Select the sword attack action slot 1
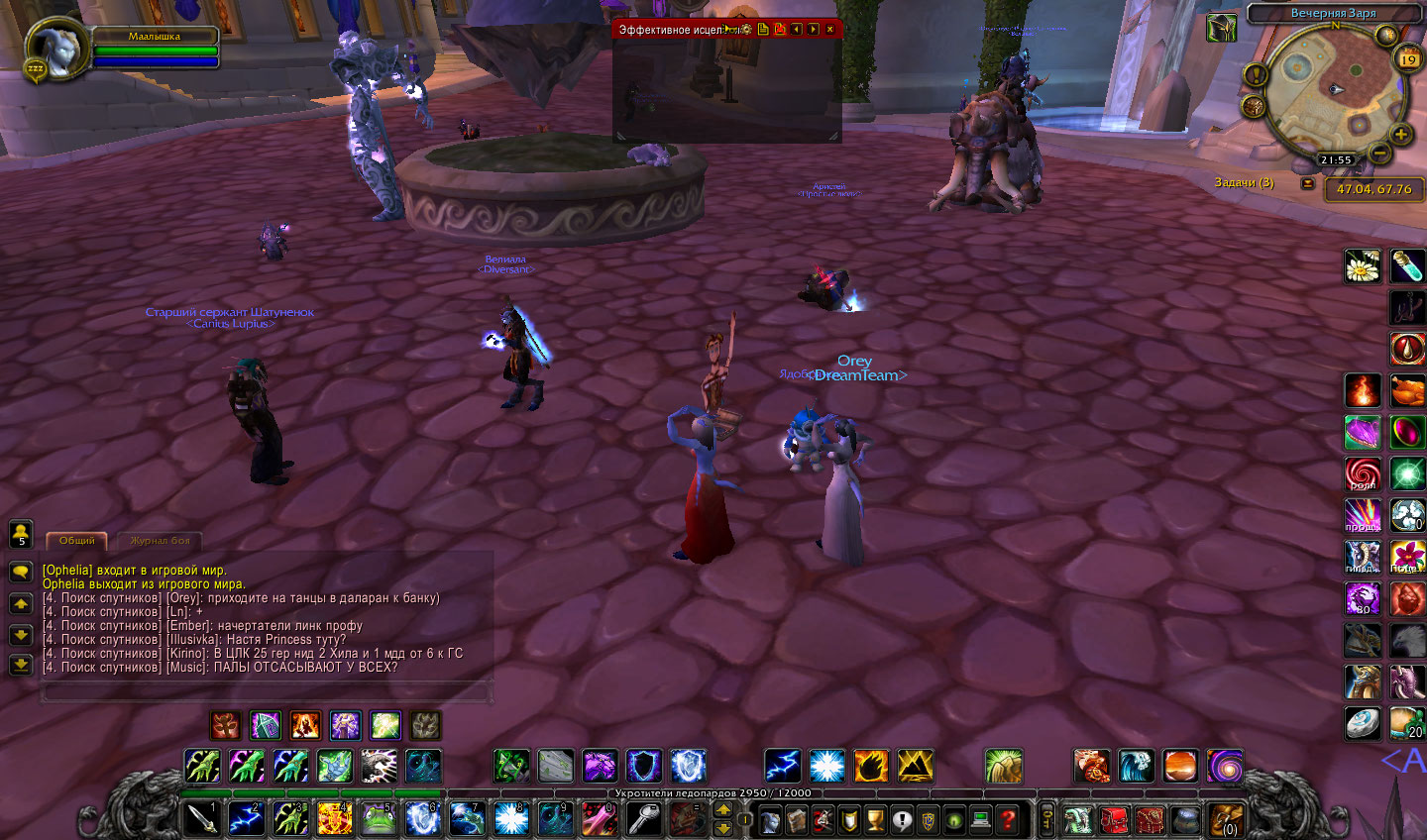 coord(202,819)
